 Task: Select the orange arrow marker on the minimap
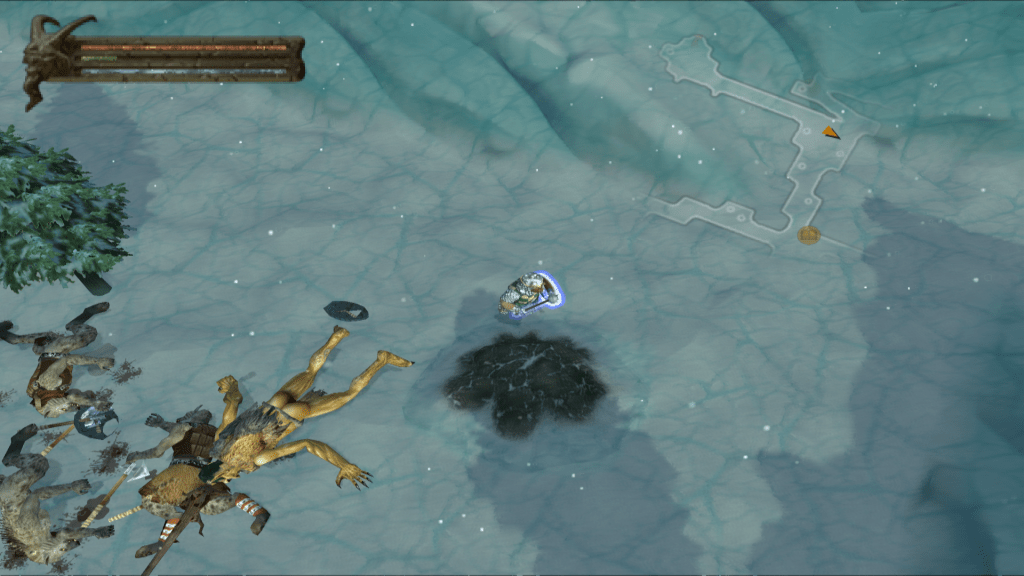831,132
